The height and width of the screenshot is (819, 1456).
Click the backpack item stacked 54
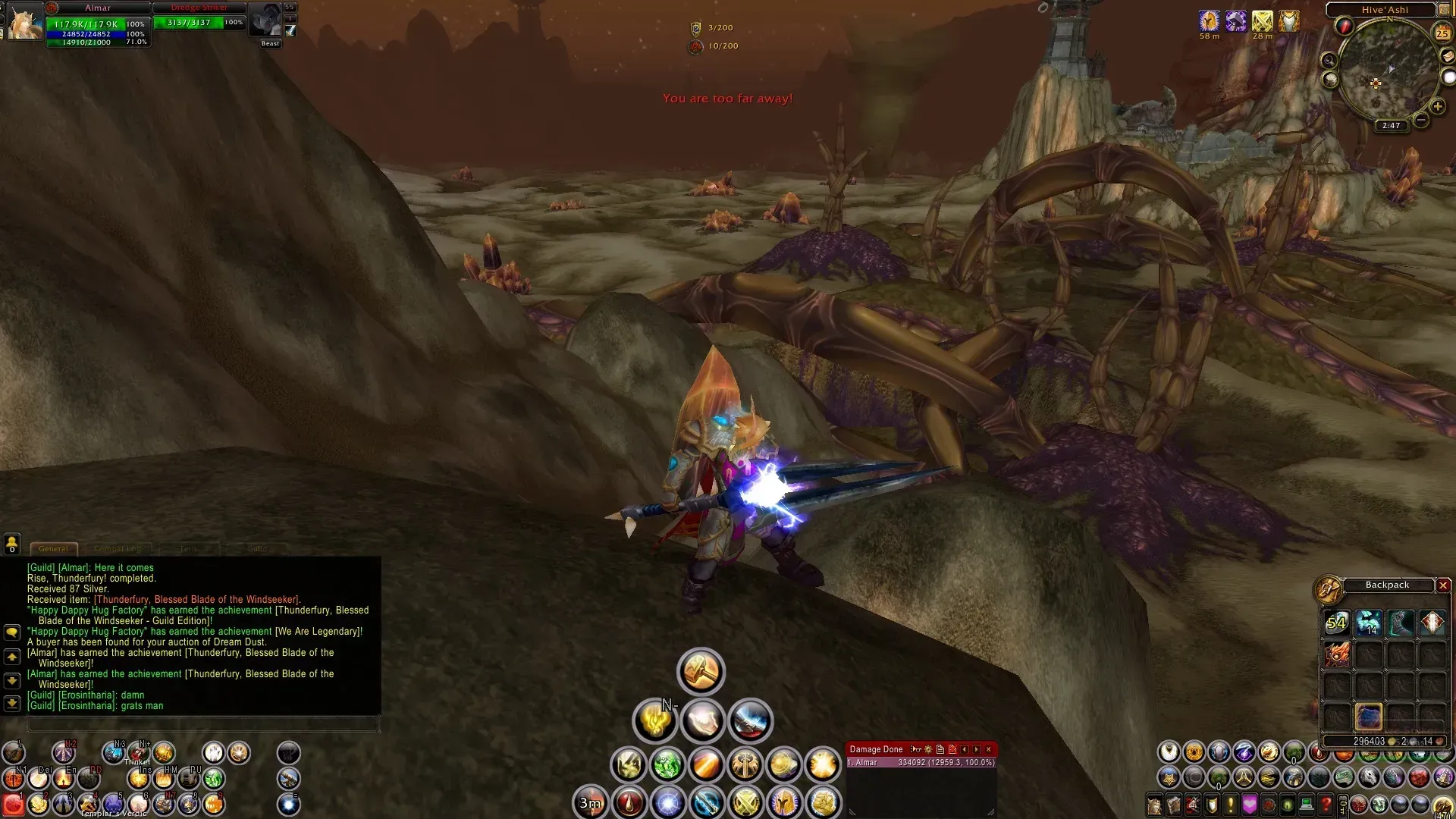(x=1336, y=623)
